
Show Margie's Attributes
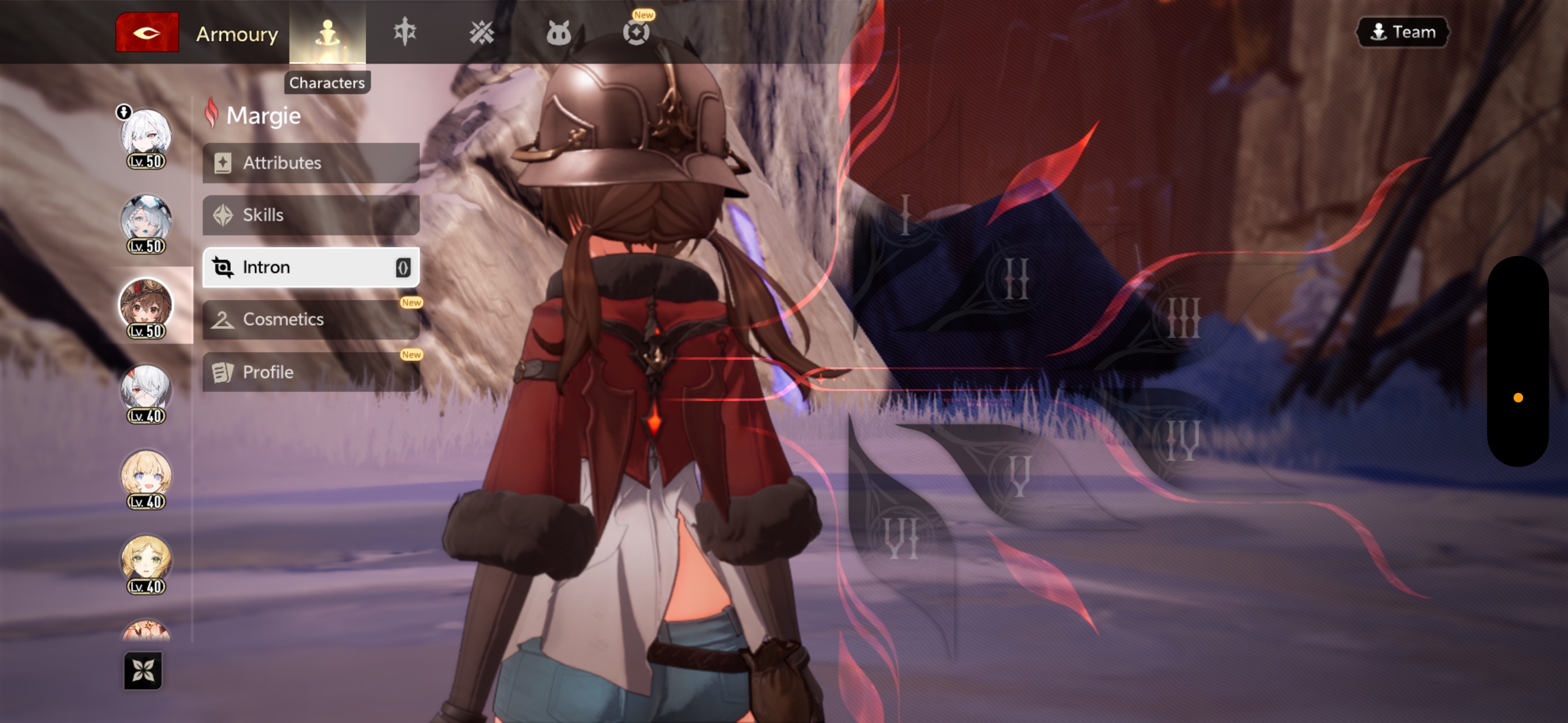point(311,163)
